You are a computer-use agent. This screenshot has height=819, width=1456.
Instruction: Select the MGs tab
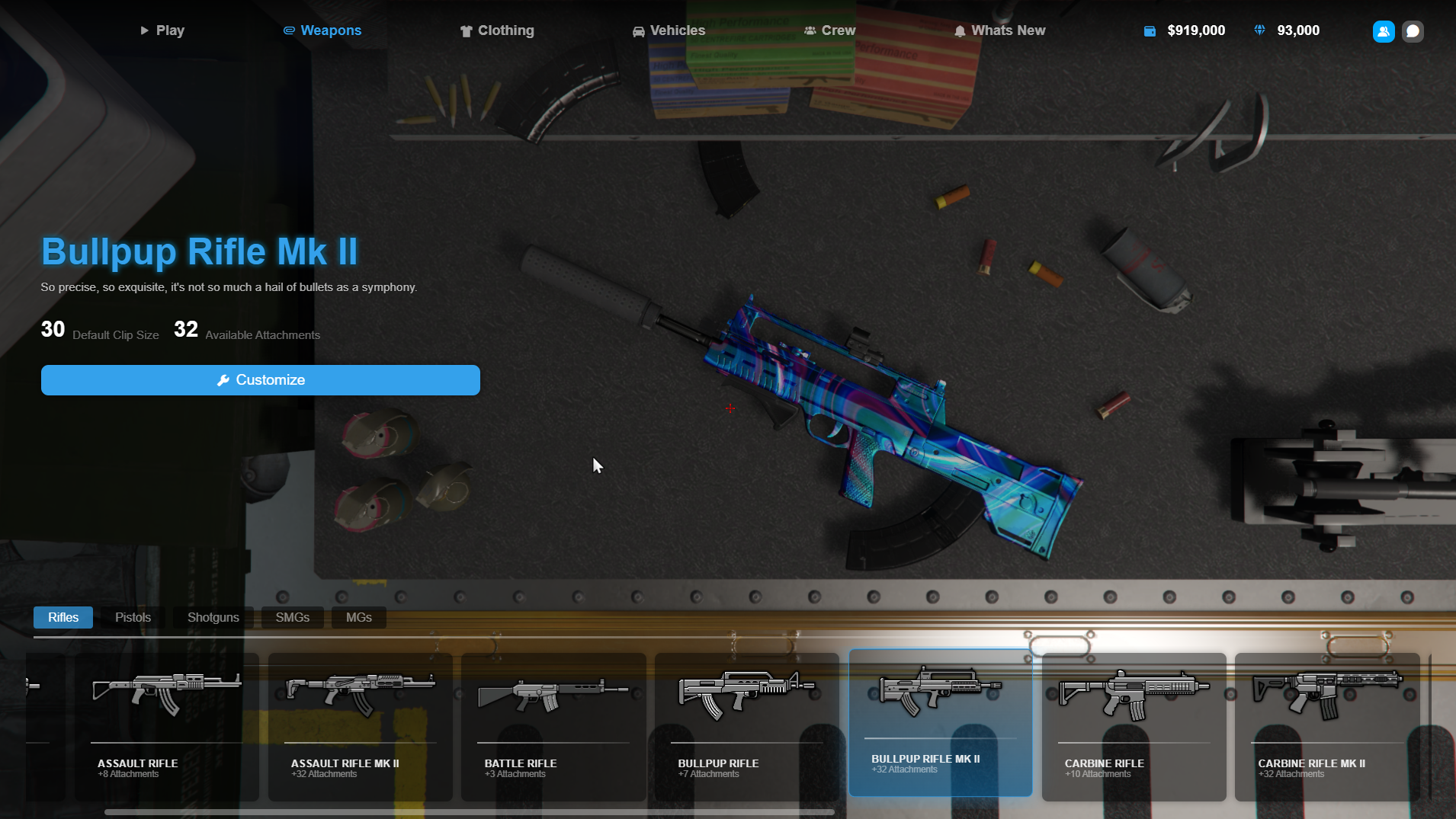pyautogui.click(x=358, y=617)
